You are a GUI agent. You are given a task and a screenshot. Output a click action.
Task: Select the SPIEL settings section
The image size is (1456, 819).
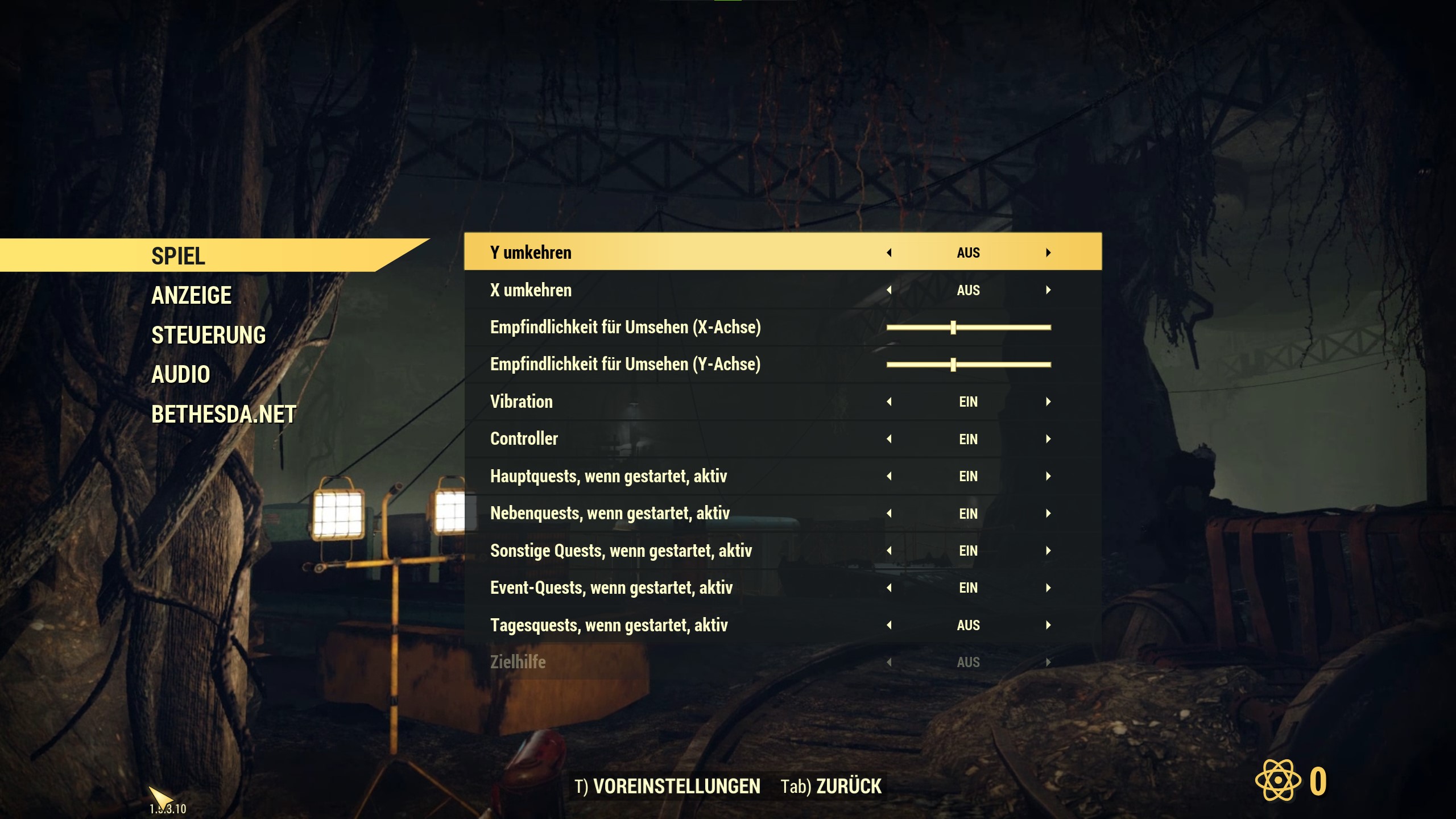[x=178, y=256]
